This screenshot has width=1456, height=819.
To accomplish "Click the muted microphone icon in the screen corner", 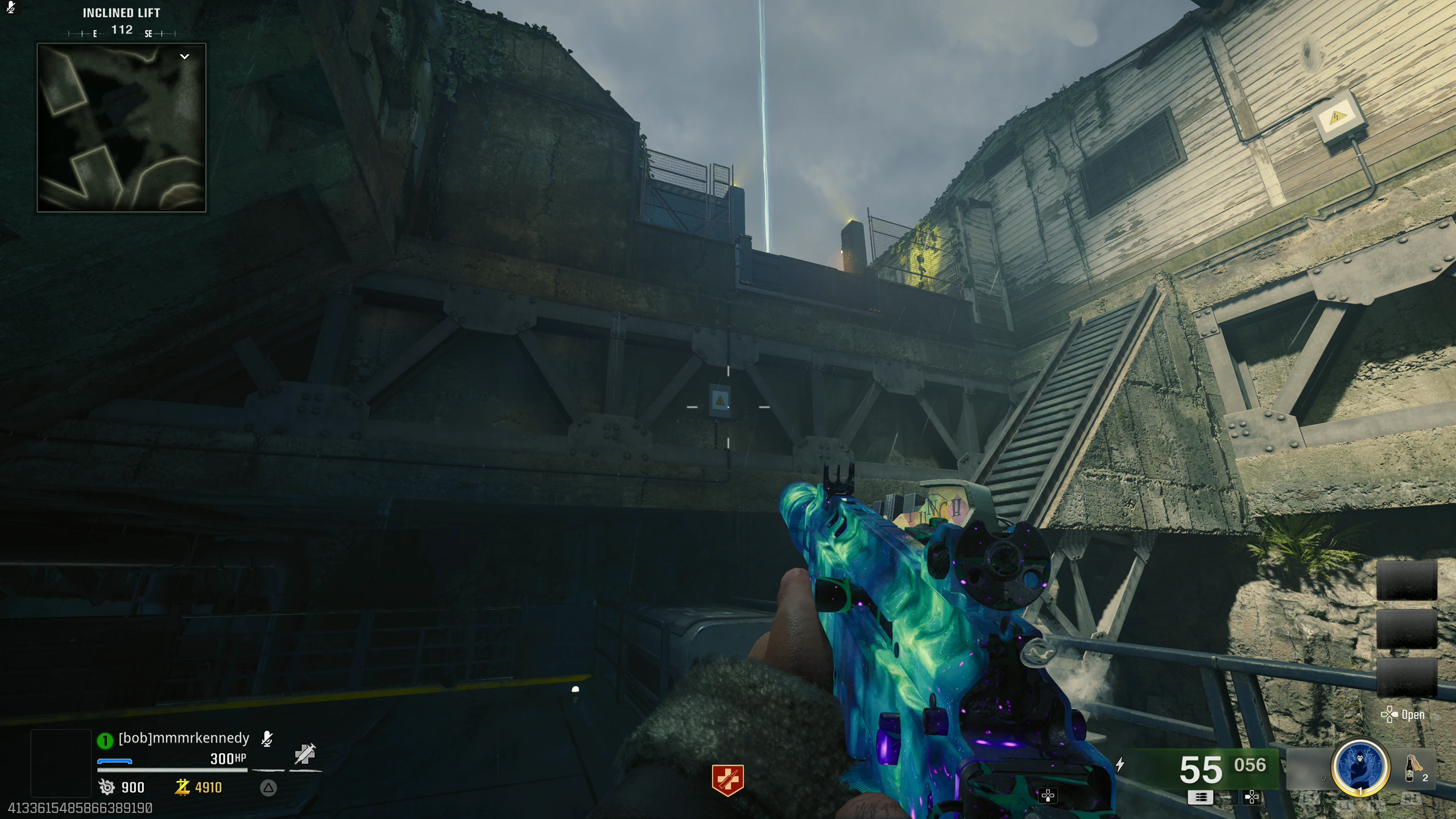I will tap(11, 7).
